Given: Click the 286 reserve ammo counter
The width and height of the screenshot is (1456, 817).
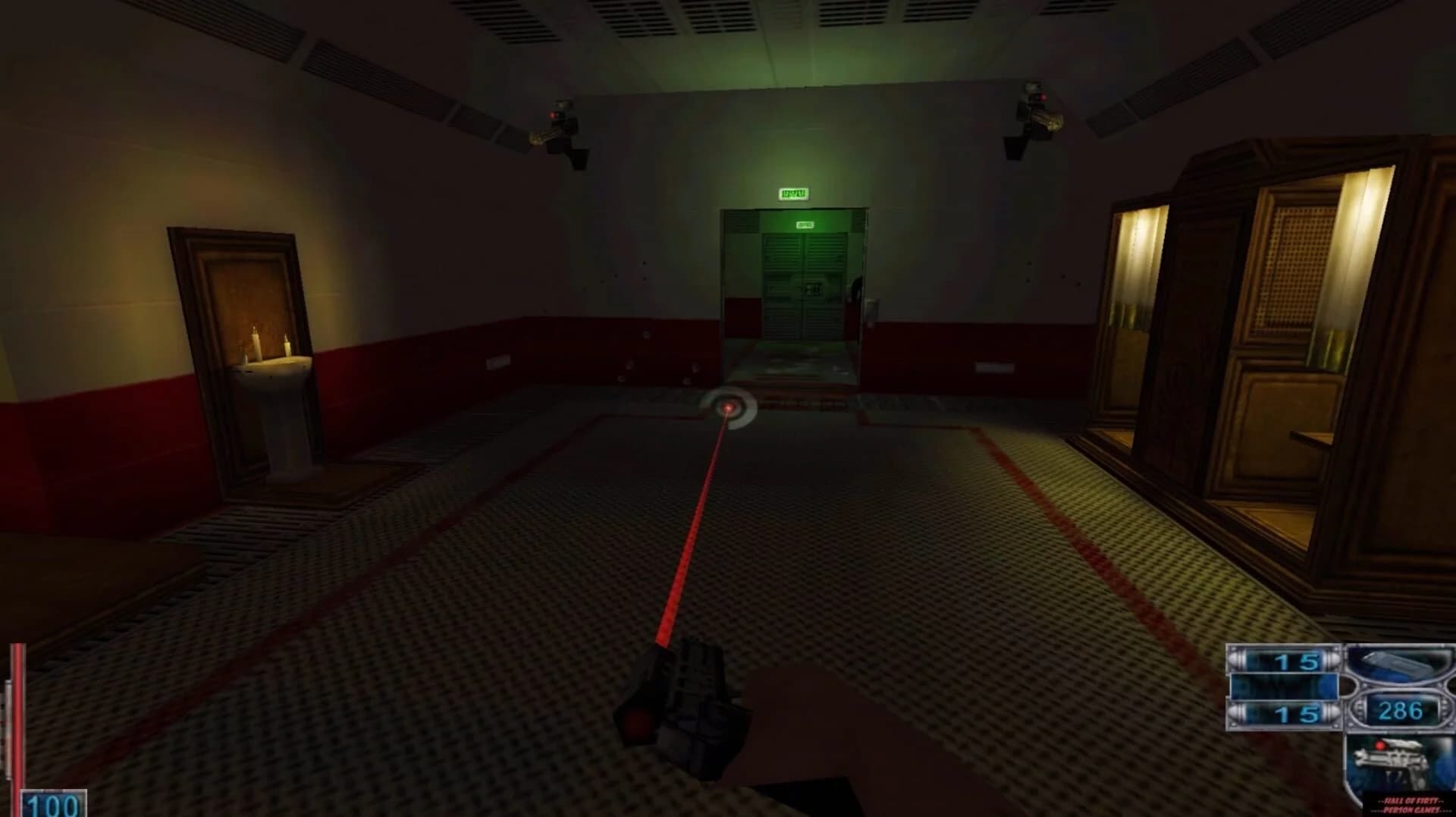Looking at the screenshot, I should tap(1401, 710).
